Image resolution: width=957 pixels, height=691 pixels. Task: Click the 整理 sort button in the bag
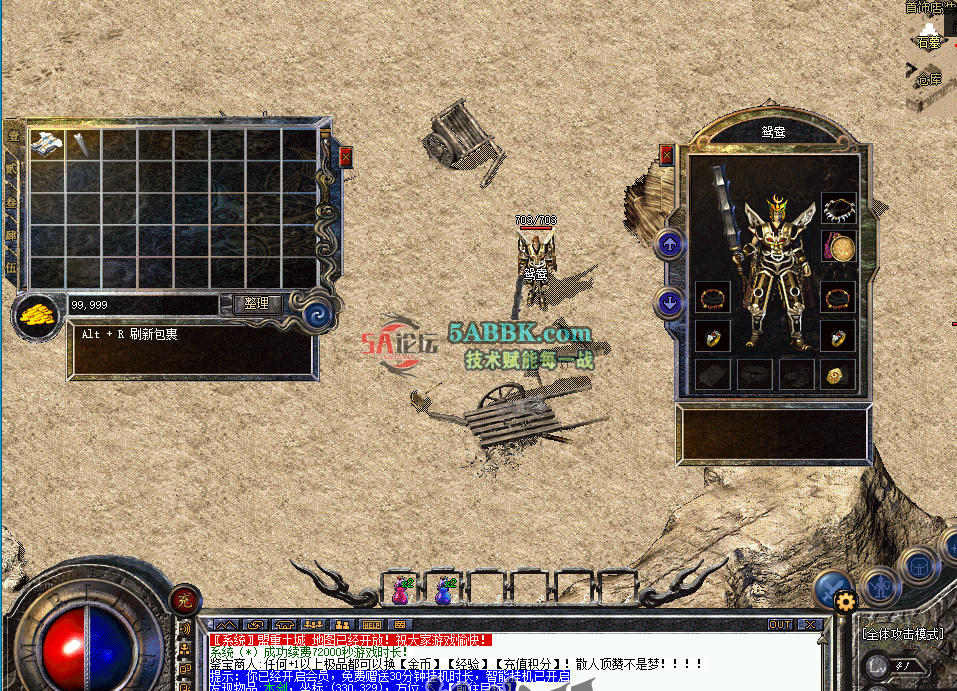pyautogui.click(x=257, y=303)
